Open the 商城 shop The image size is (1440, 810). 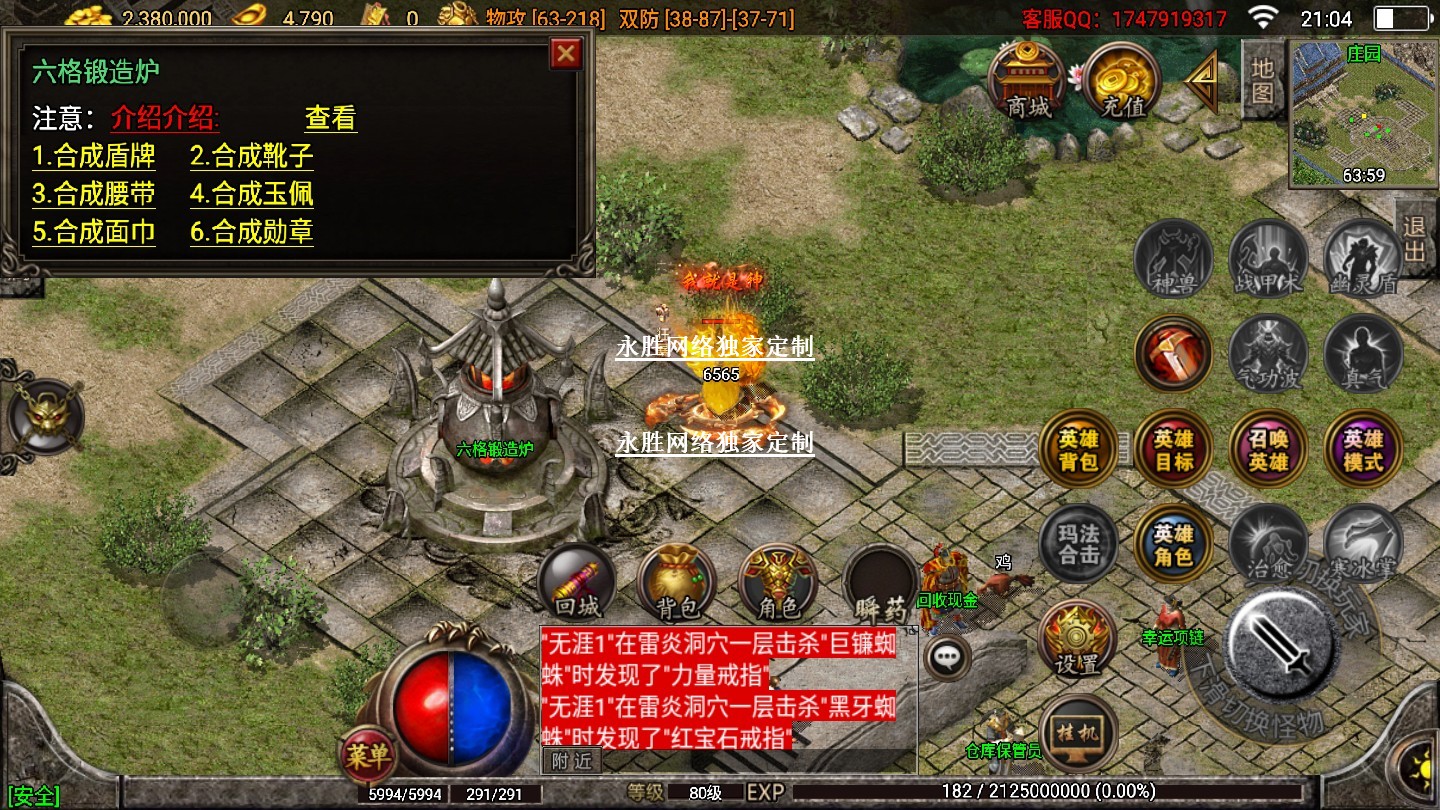click(1027, 82)
